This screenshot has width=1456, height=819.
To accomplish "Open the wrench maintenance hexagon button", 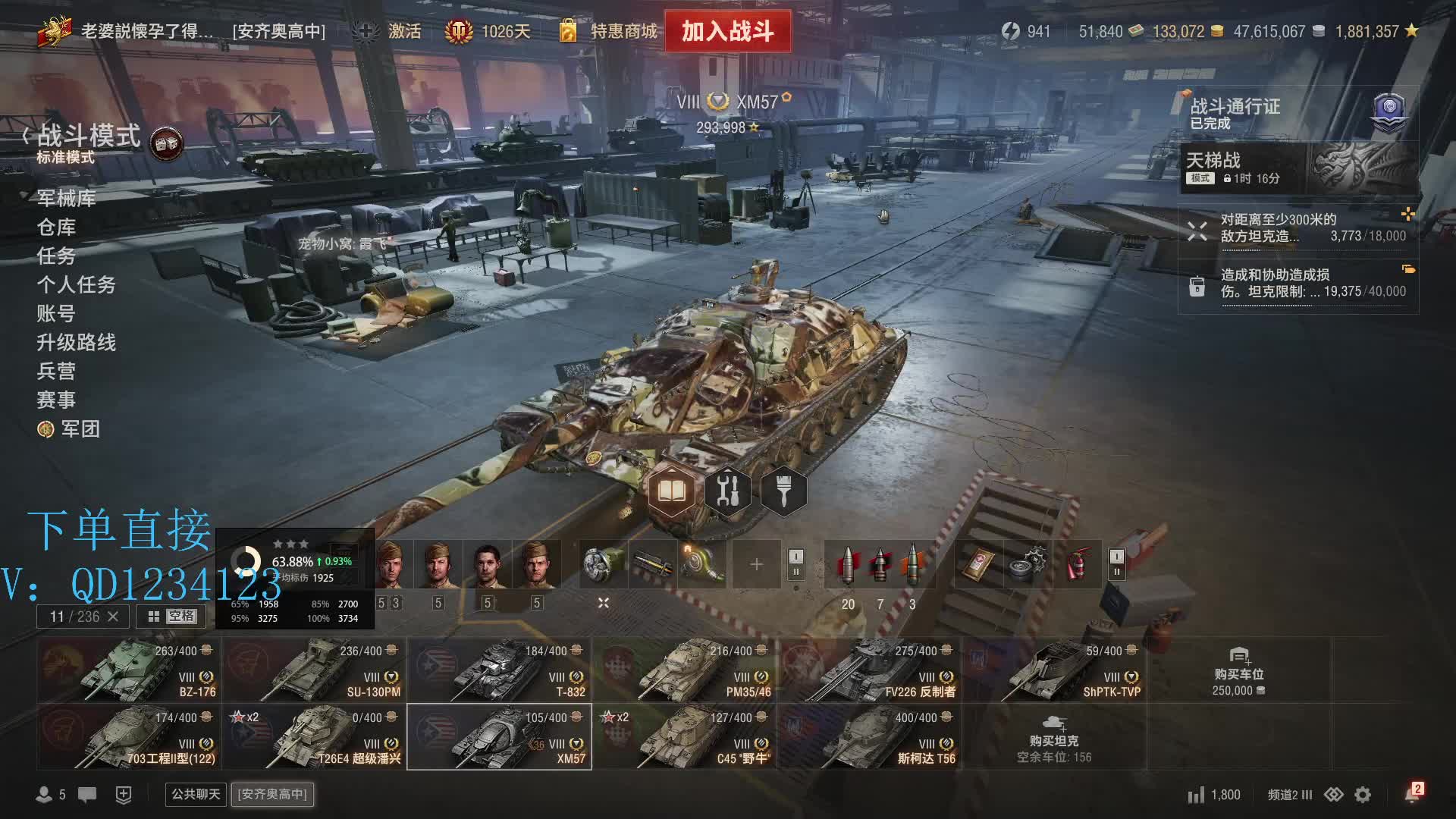I will tap(727, 492).
